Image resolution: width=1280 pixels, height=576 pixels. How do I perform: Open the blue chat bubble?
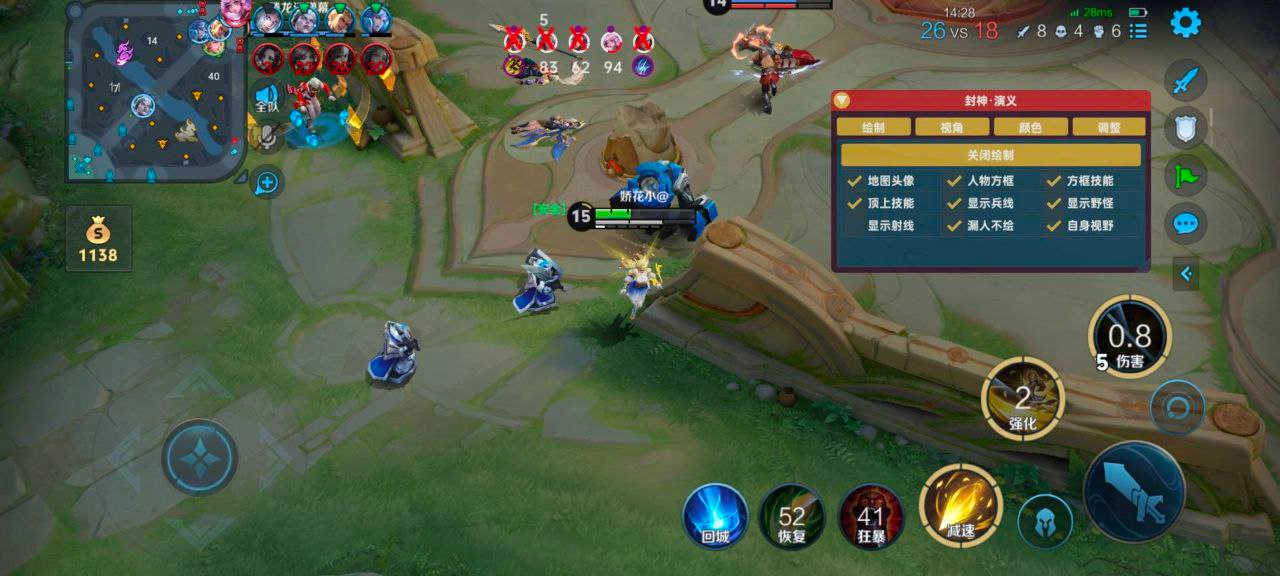1186,223
